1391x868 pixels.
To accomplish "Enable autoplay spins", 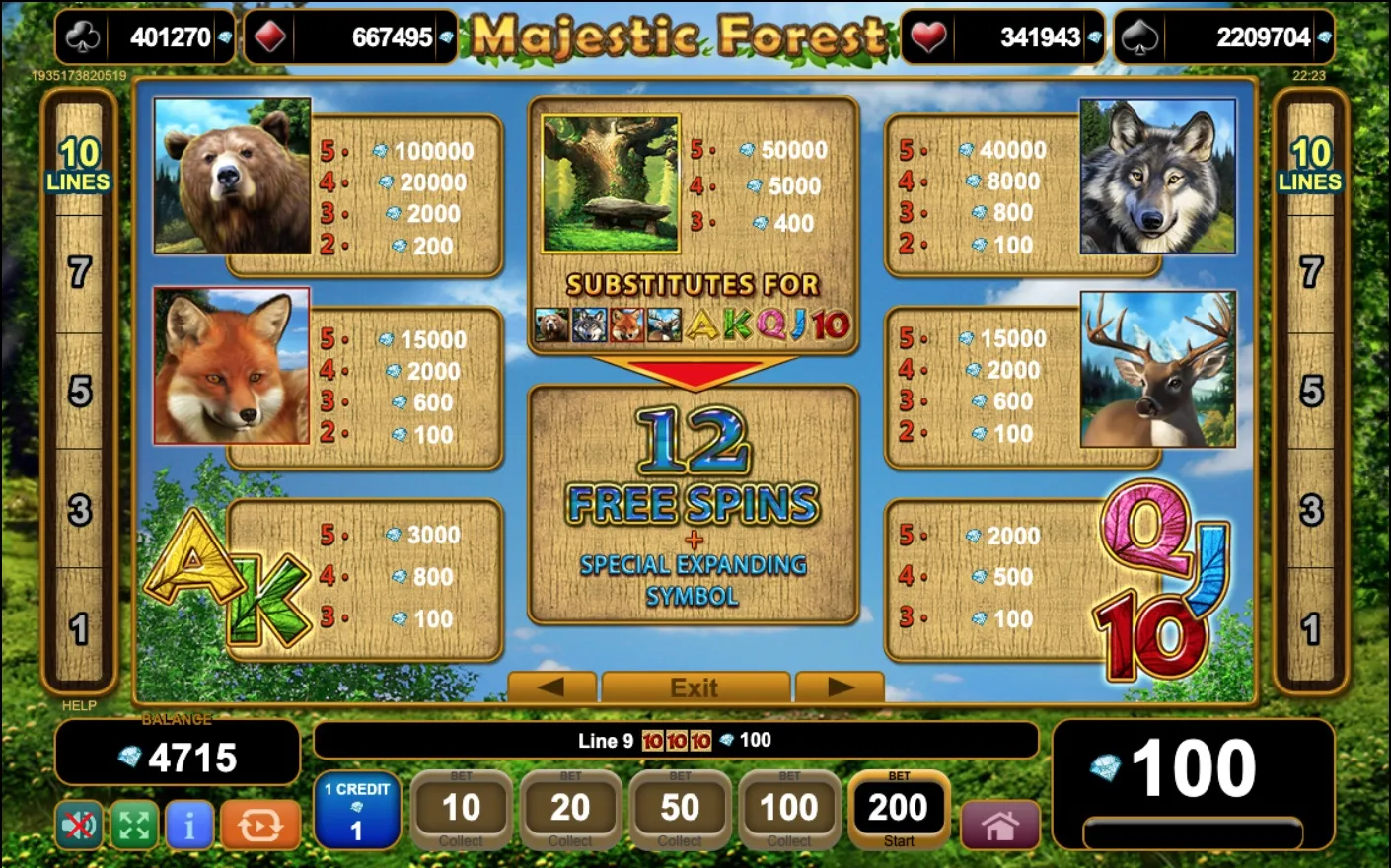I will click(259, 827).
